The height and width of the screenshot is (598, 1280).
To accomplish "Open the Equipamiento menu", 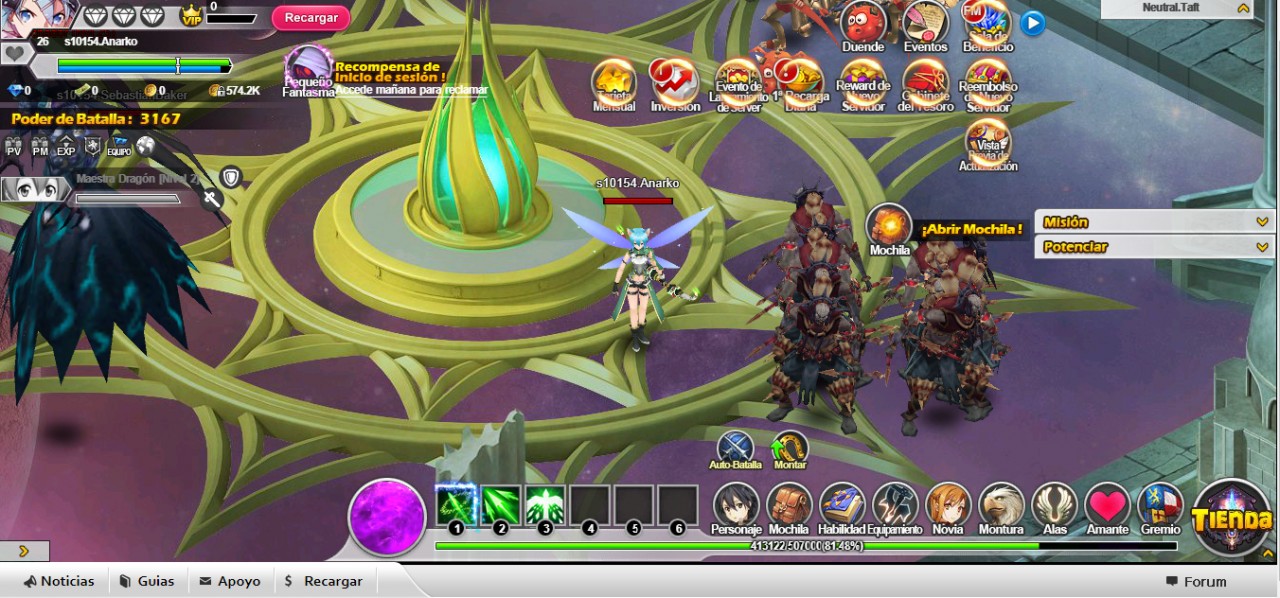I will [895, 506].
